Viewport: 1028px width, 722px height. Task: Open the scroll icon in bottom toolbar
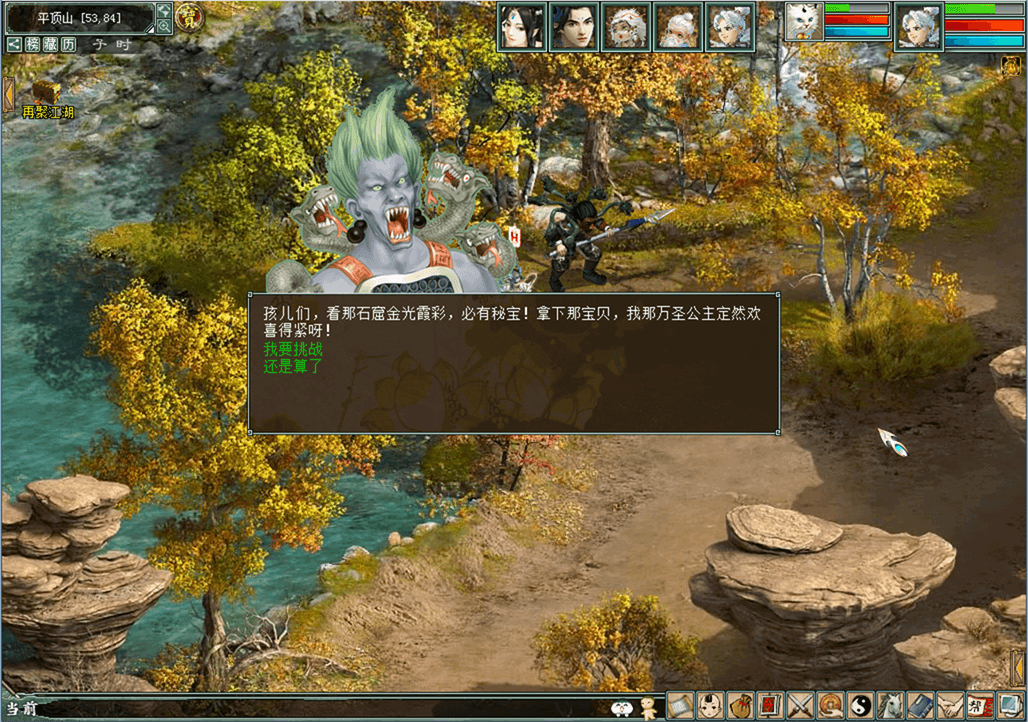coord(681,706)
